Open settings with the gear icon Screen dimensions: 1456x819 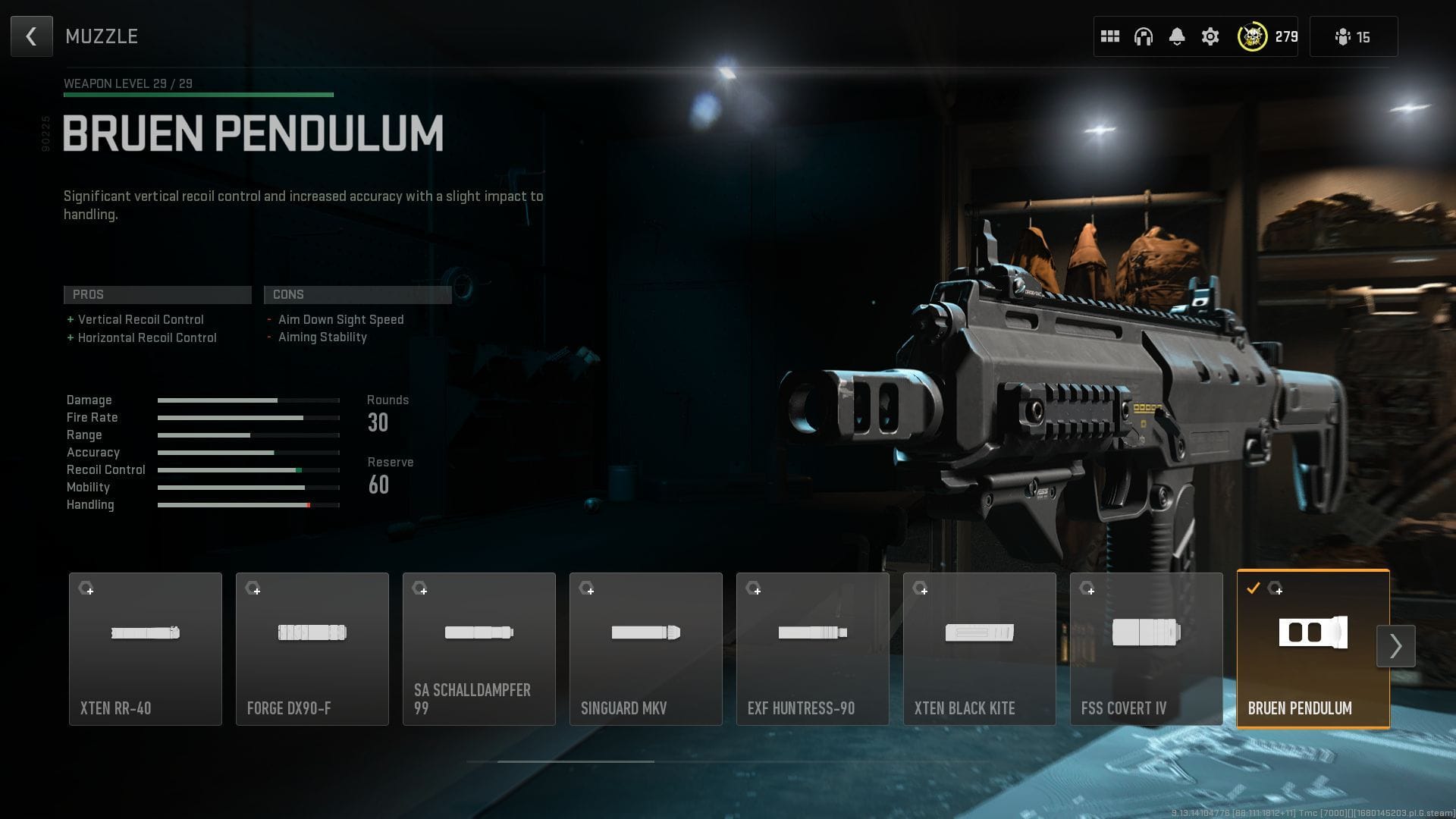pos(1210,36)
